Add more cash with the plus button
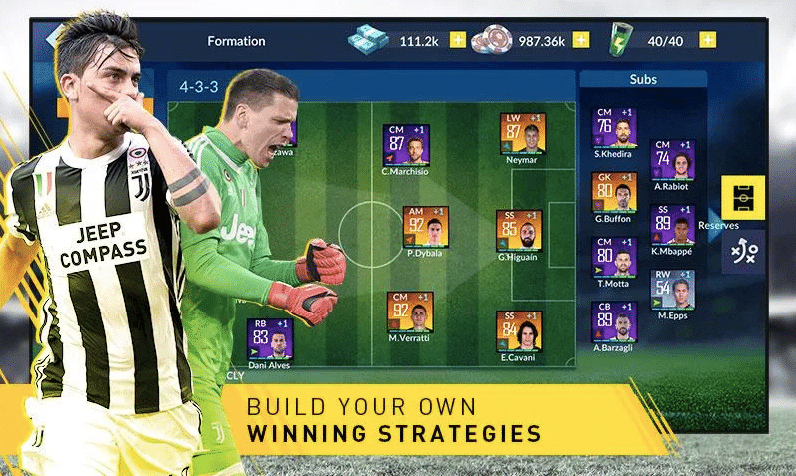Image resolution: width=796 pixels, height=476 pixels. (458, 41)
